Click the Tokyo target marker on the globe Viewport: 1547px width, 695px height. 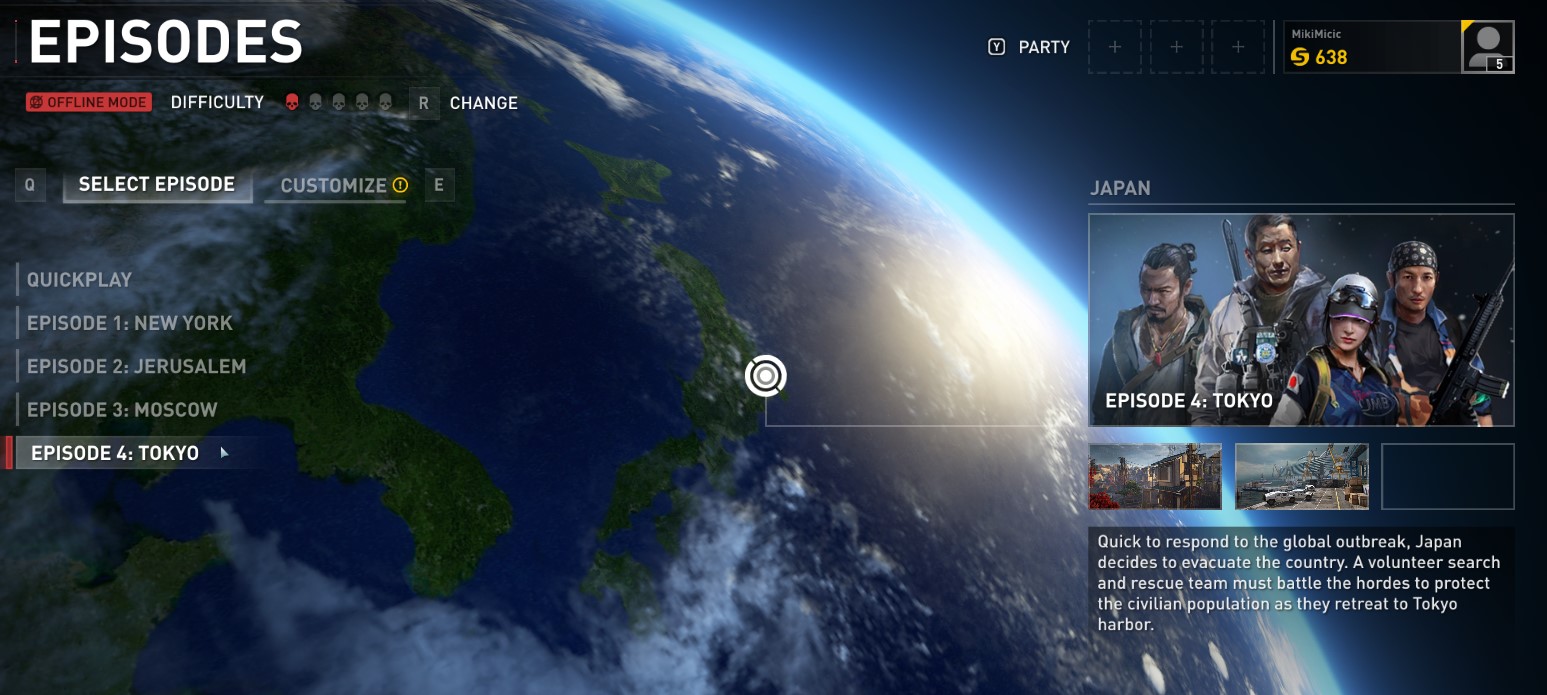coord(766,376)
